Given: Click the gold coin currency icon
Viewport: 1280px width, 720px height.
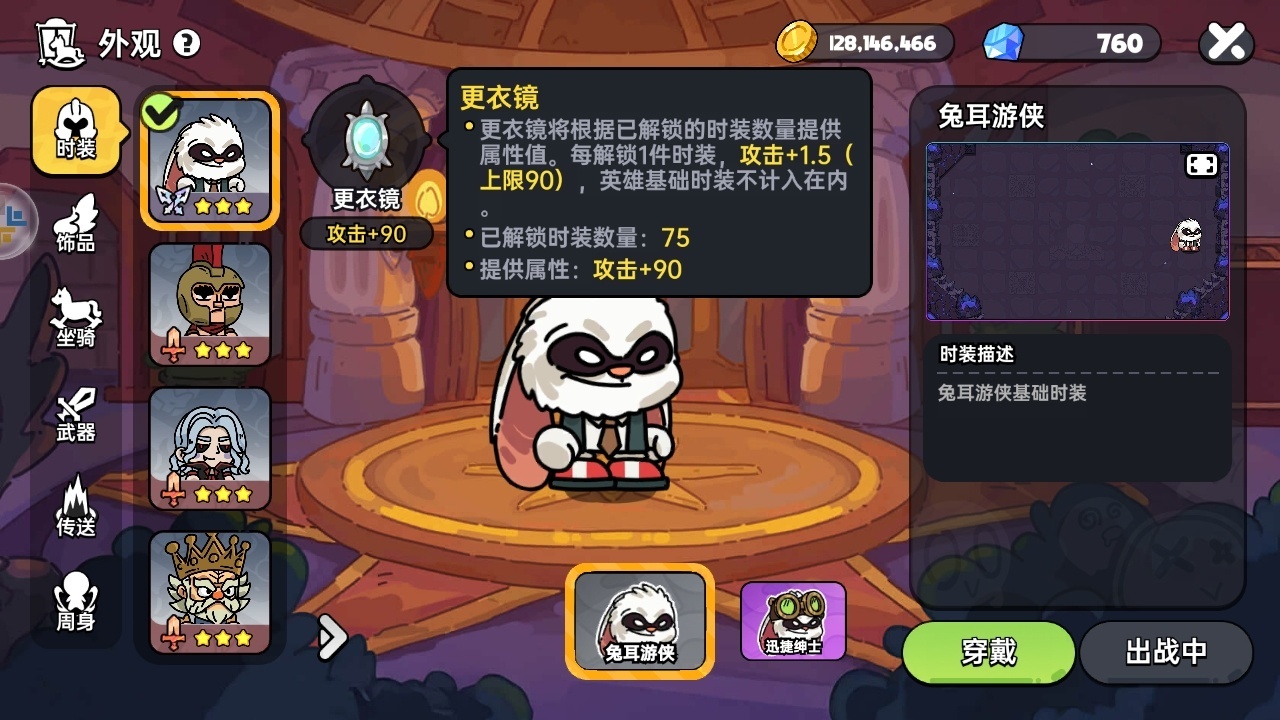Looking at the screenshot, I should 797,42.
